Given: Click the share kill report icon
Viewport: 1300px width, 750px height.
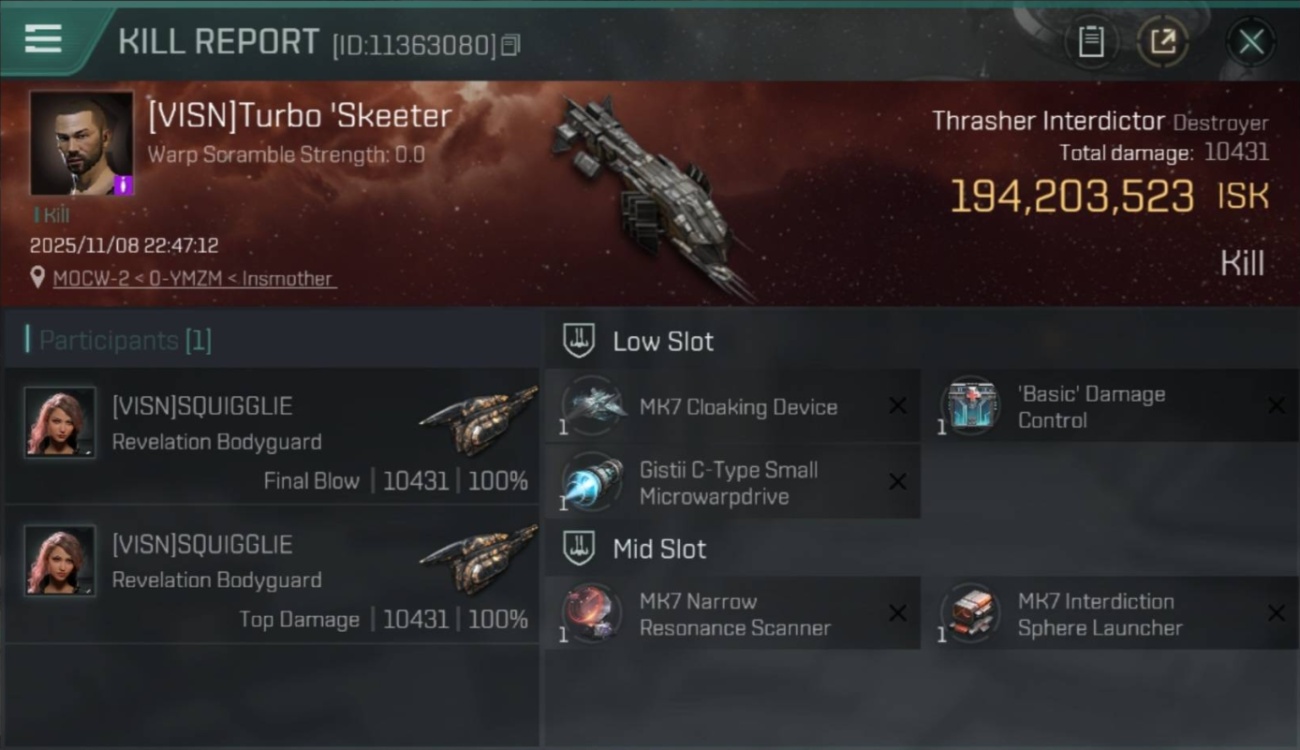Looking at the screenshot, I should coord(1163,41).
